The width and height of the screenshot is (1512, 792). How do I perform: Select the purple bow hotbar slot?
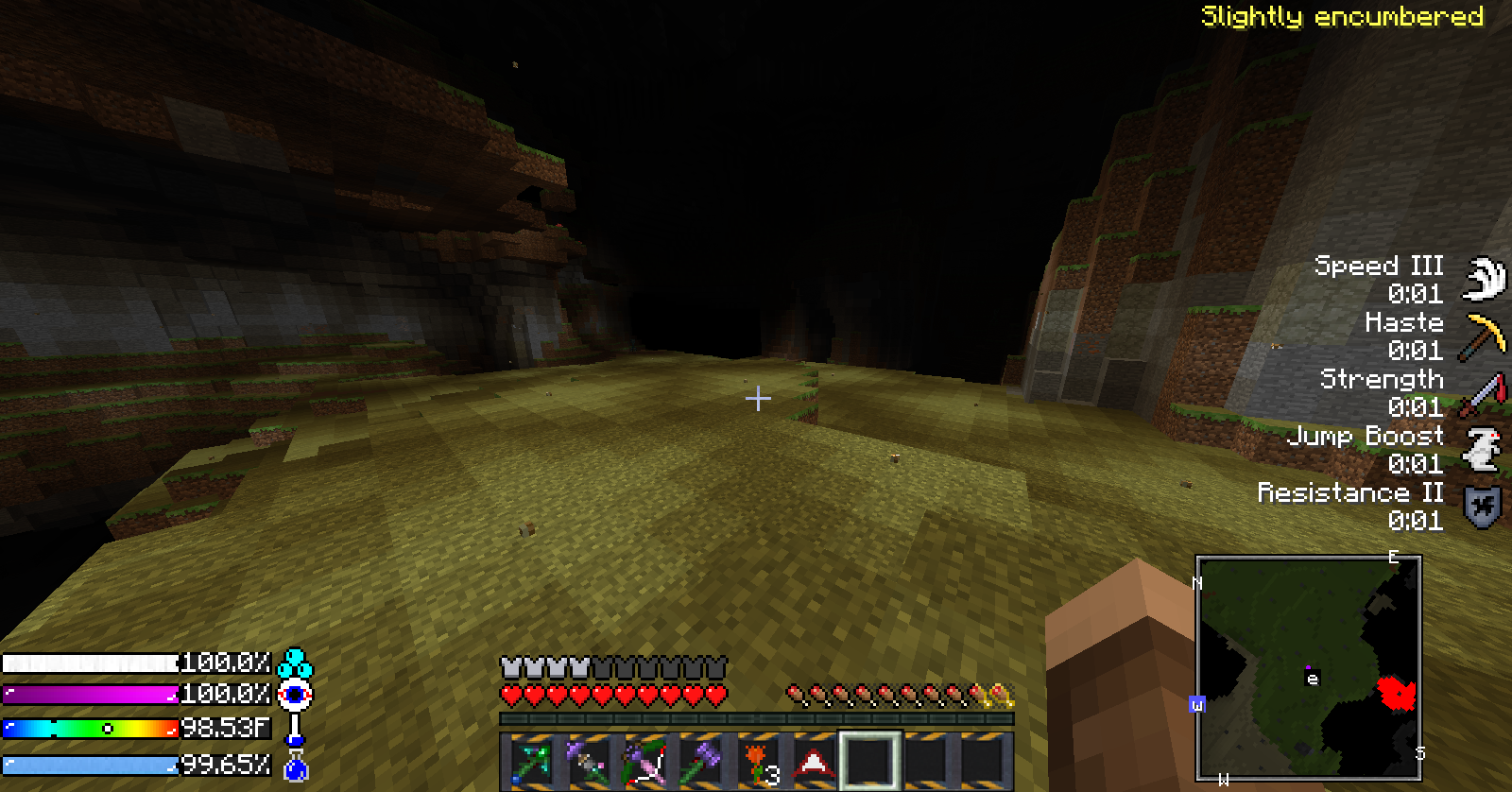point(644,762)
